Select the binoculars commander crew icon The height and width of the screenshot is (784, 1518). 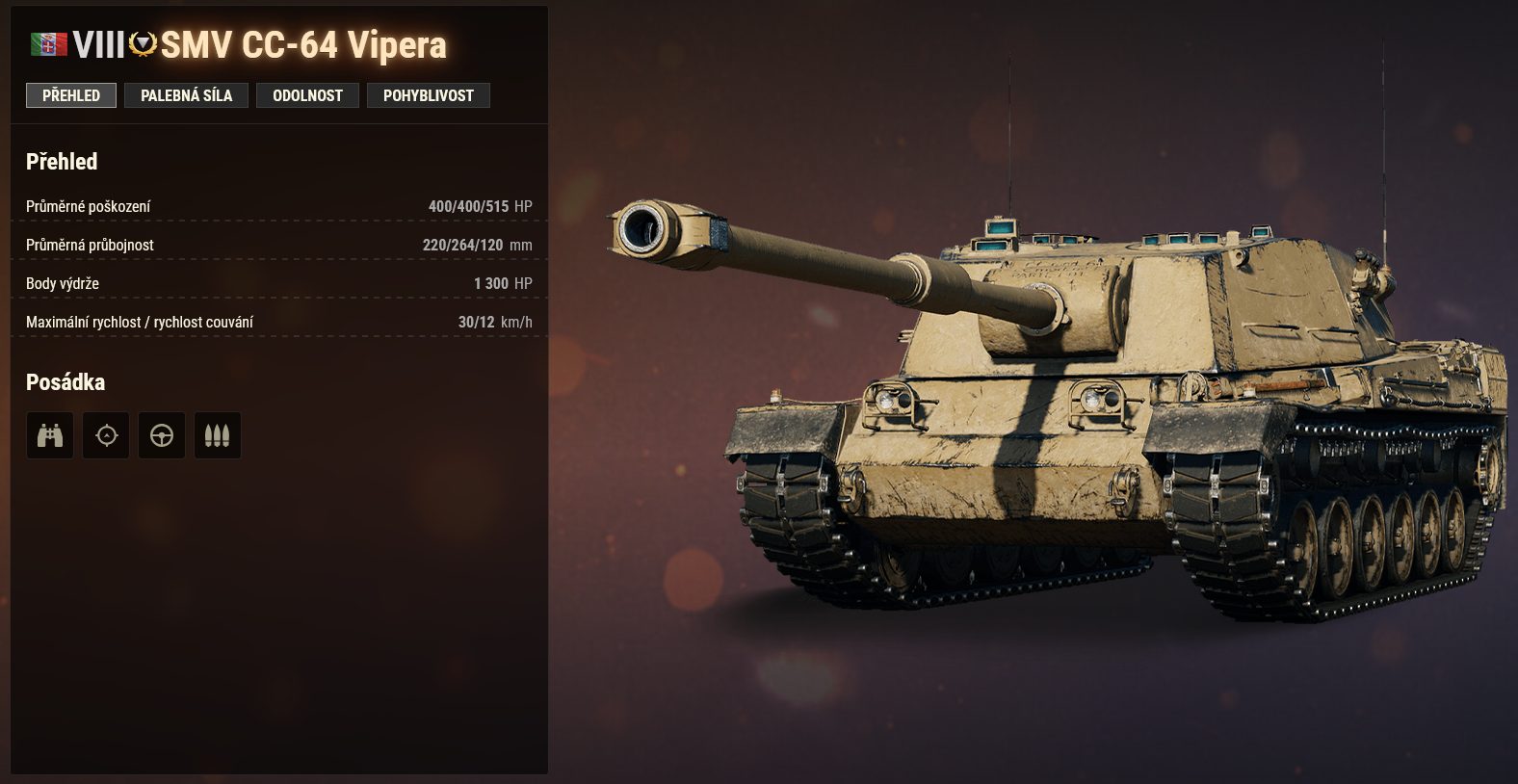point(49,435)
